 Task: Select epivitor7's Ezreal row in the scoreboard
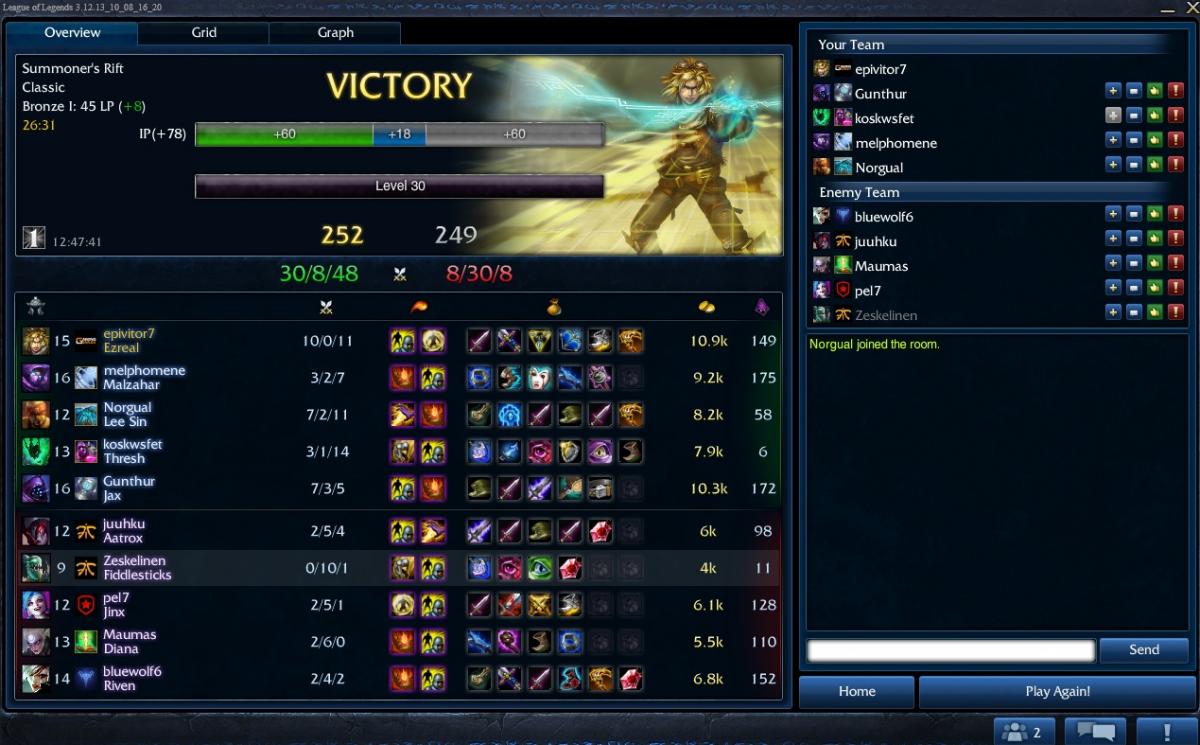click(400, 341)
